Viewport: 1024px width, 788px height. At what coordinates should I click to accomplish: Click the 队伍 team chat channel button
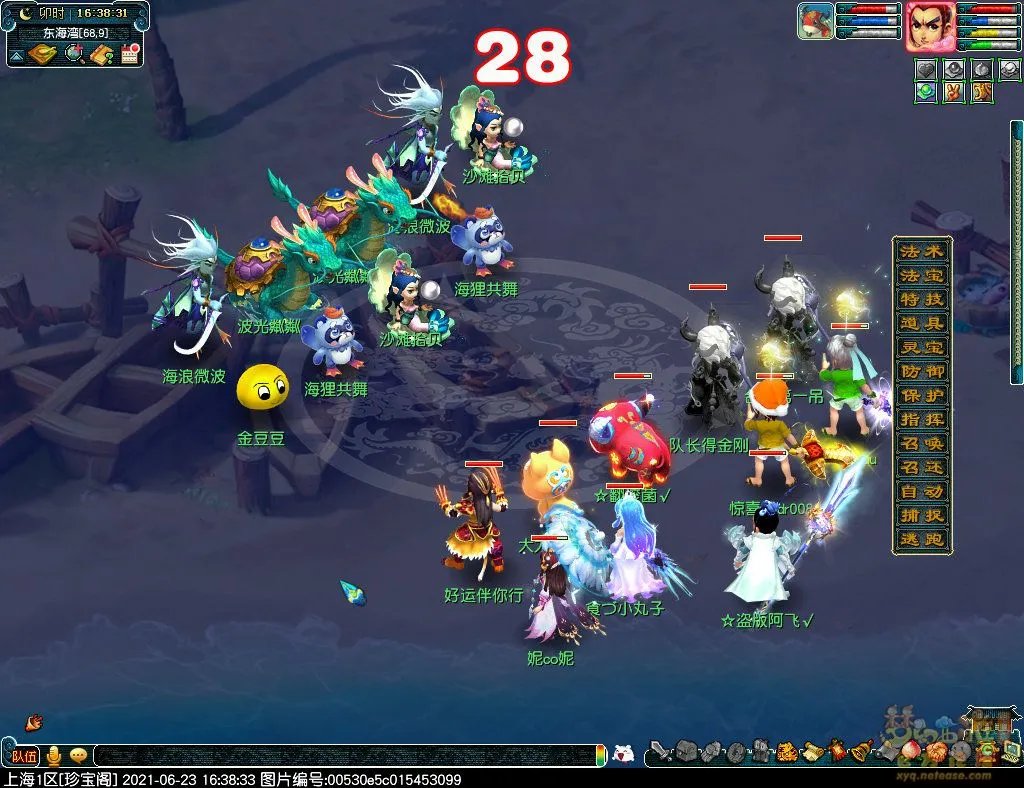pos(22,755)
